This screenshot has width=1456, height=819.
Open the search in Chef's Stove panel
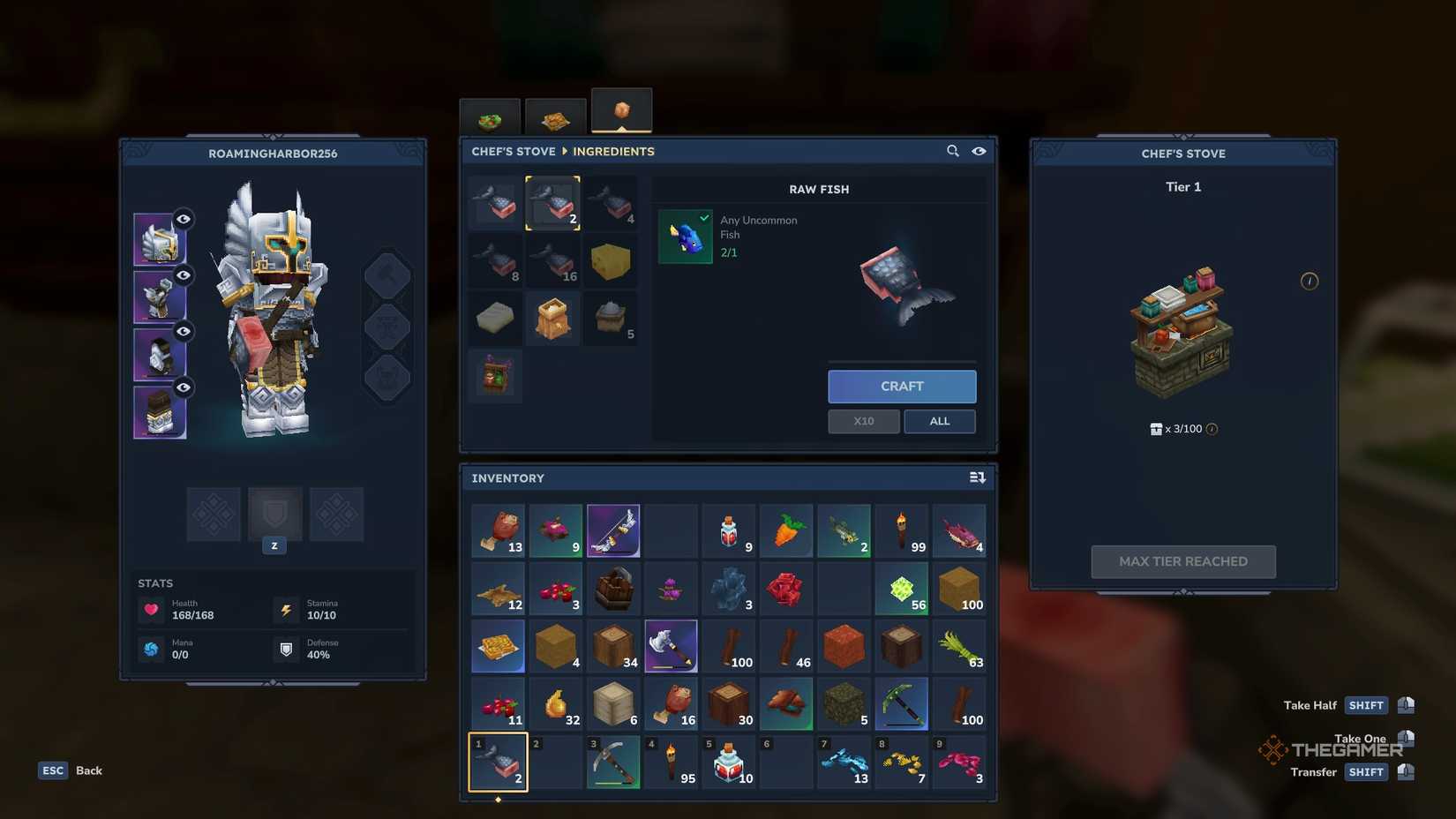(x=953, y=151)
